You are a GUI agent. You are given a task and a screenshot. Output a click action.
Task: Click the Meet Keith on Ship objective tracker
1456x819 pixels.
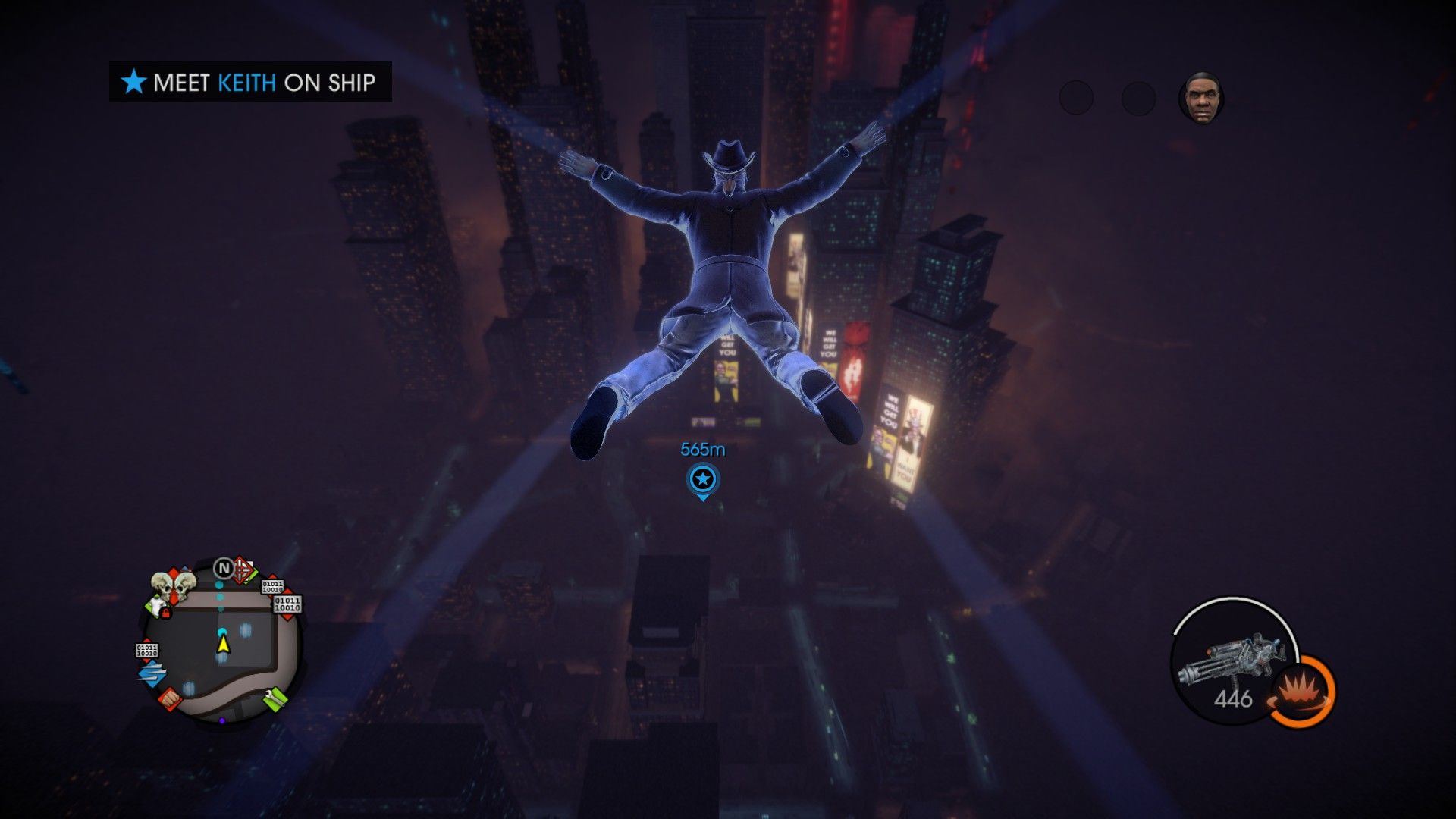point(250,82)
